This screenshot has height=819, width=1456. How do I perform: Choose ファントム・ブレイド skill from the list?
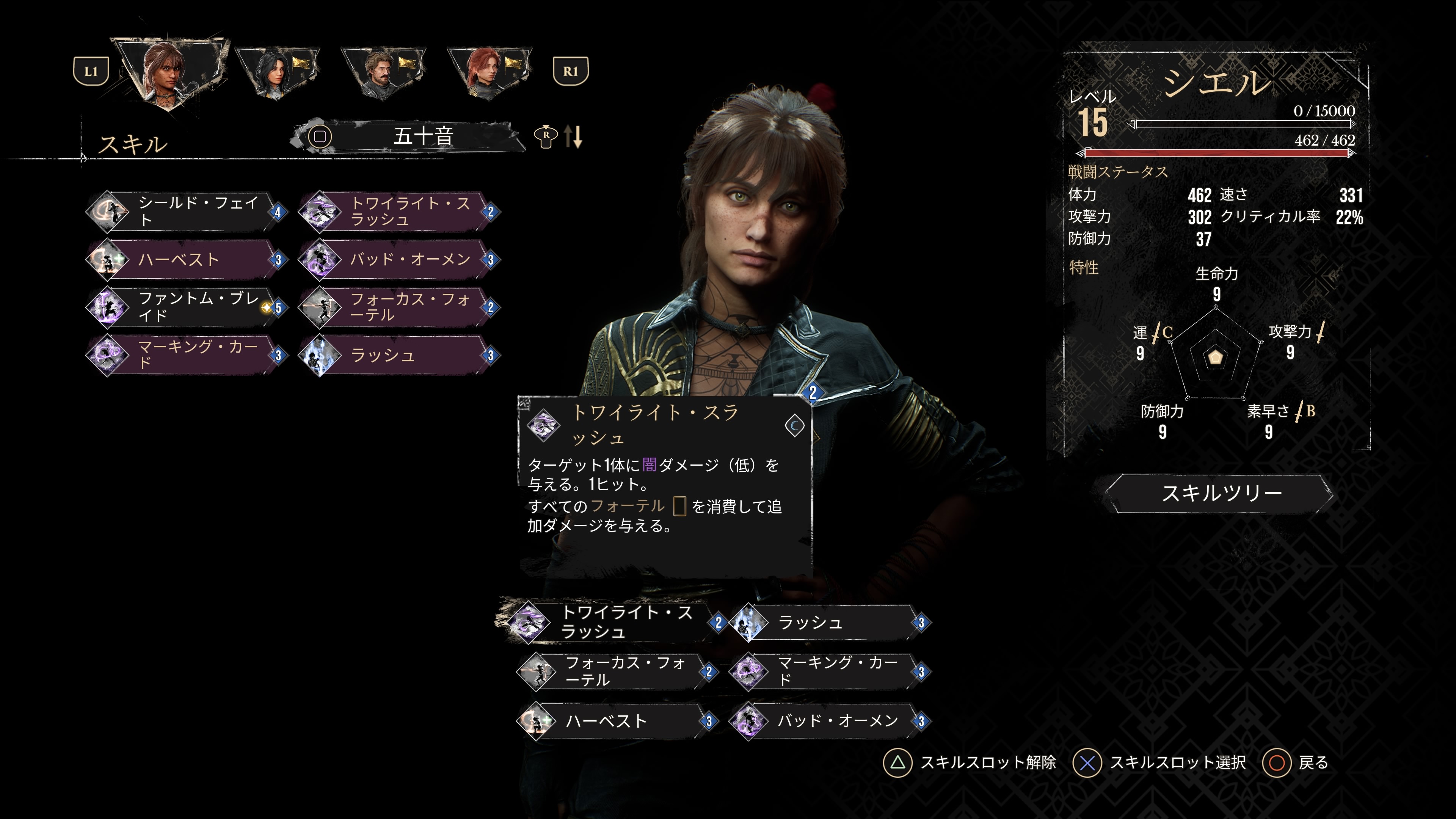point(187,308)
